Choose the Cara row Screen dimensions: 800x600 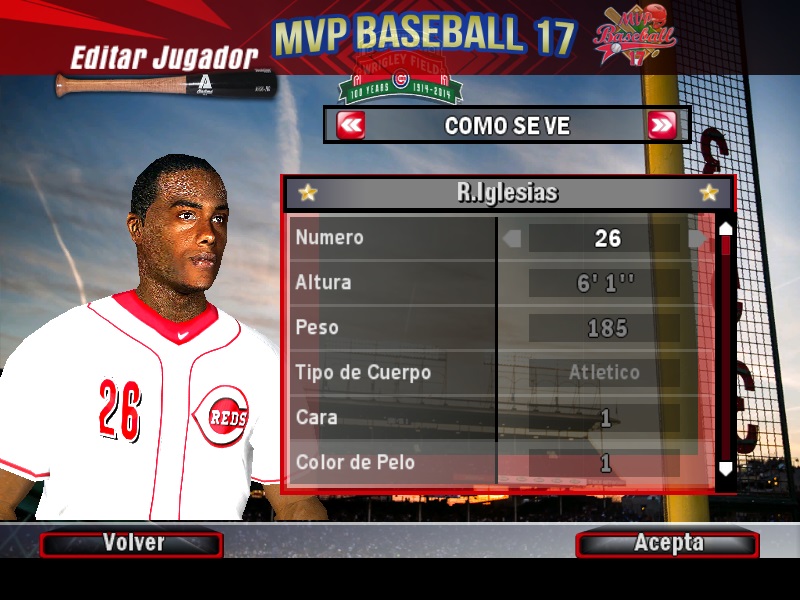coord(393,417)
